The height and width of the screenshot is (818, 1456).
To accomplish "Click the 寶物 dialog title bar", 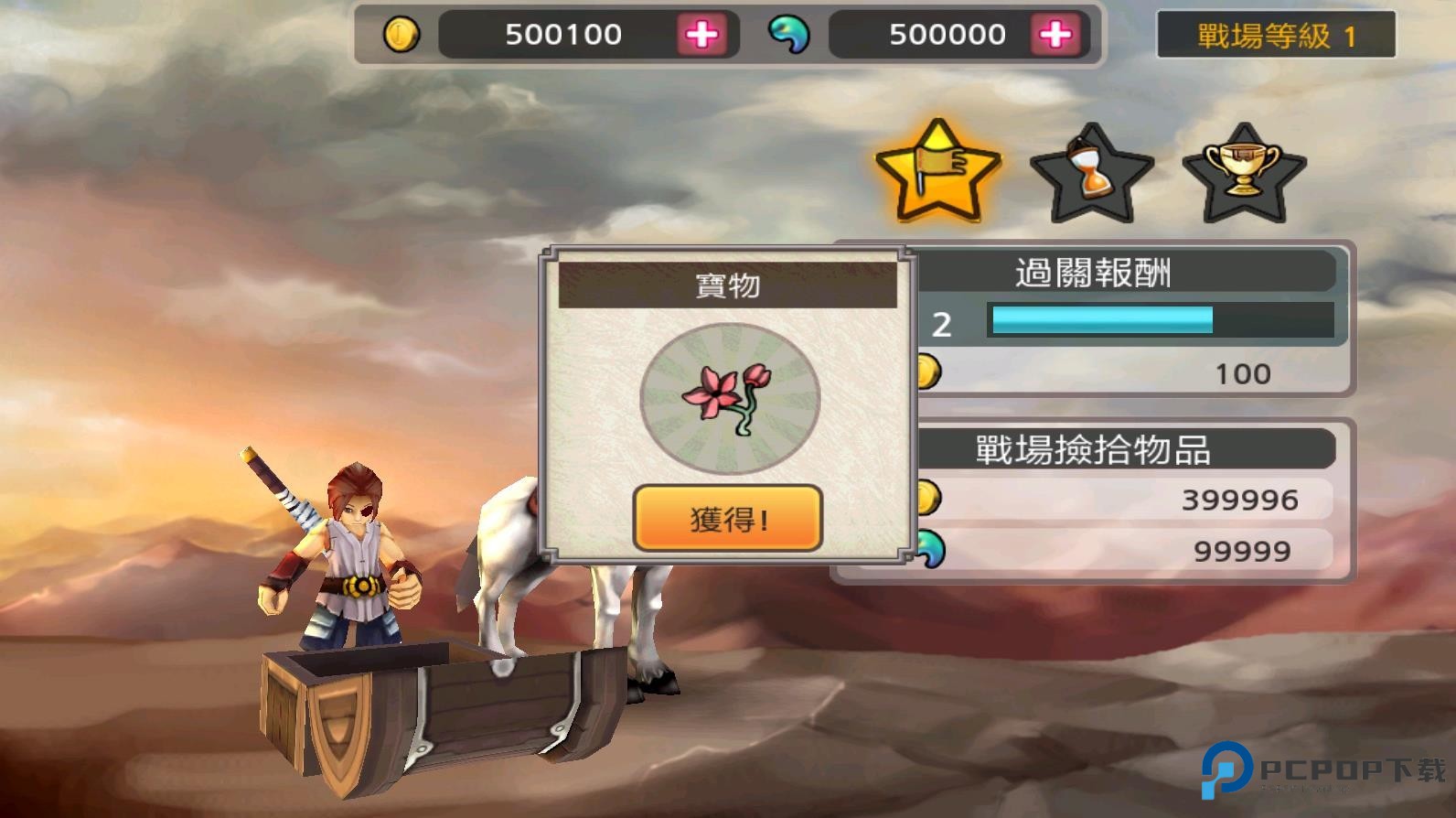I will 727,285.
